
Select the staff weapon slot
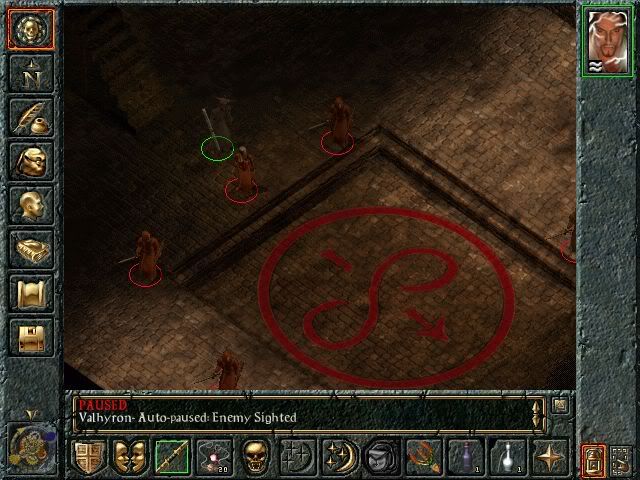coord(171,457)
